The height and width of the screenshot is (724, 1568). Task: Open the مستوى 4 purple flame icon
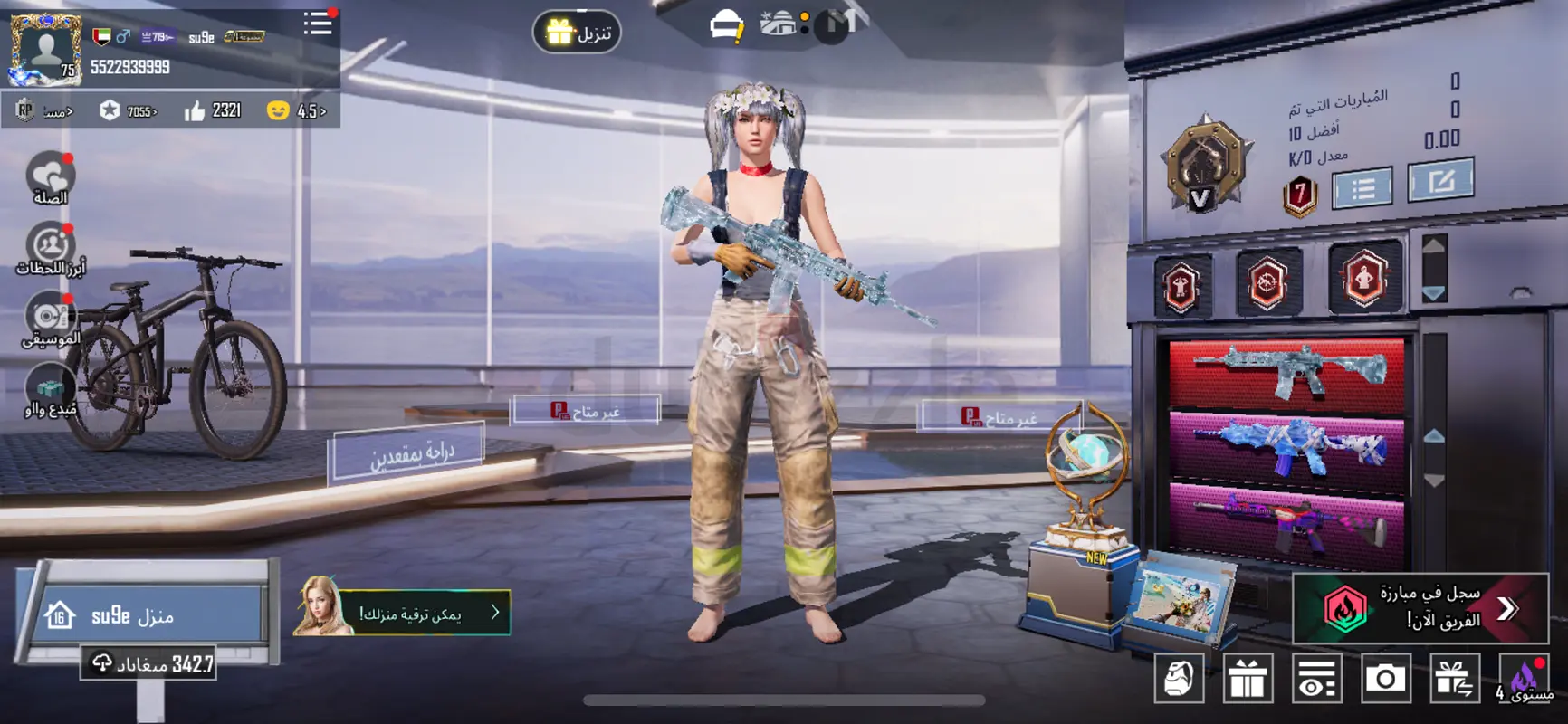click(x=1524, y=679)
